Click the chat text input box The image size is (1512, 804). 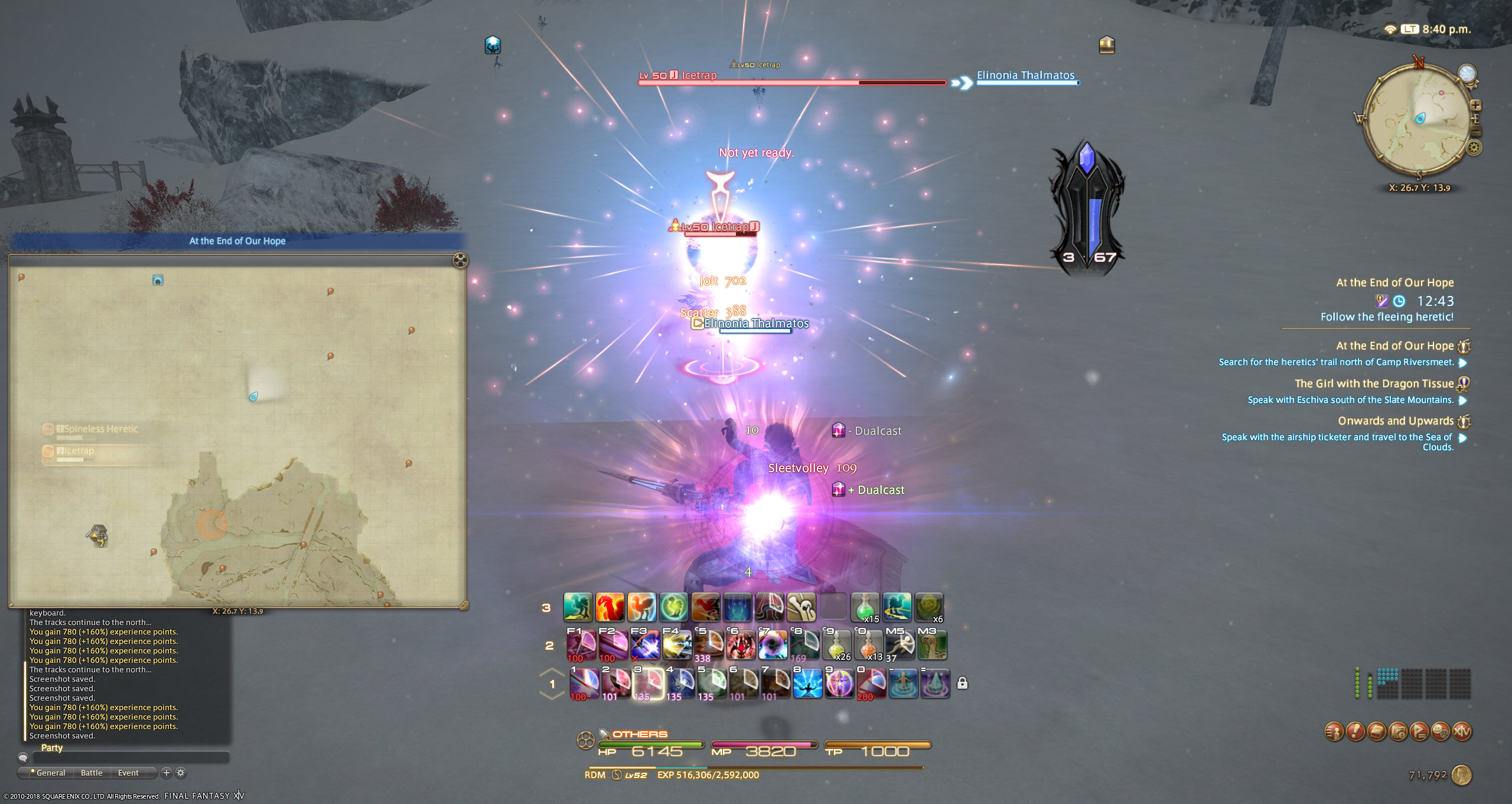130,757
